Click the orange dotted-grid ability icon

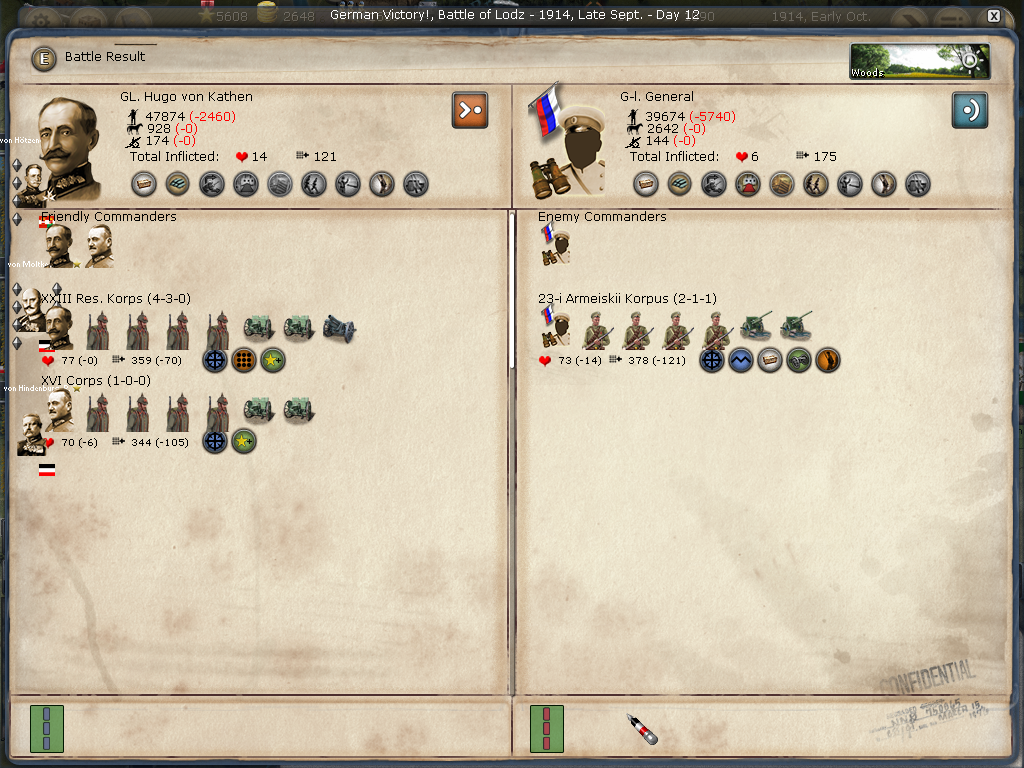244,360
